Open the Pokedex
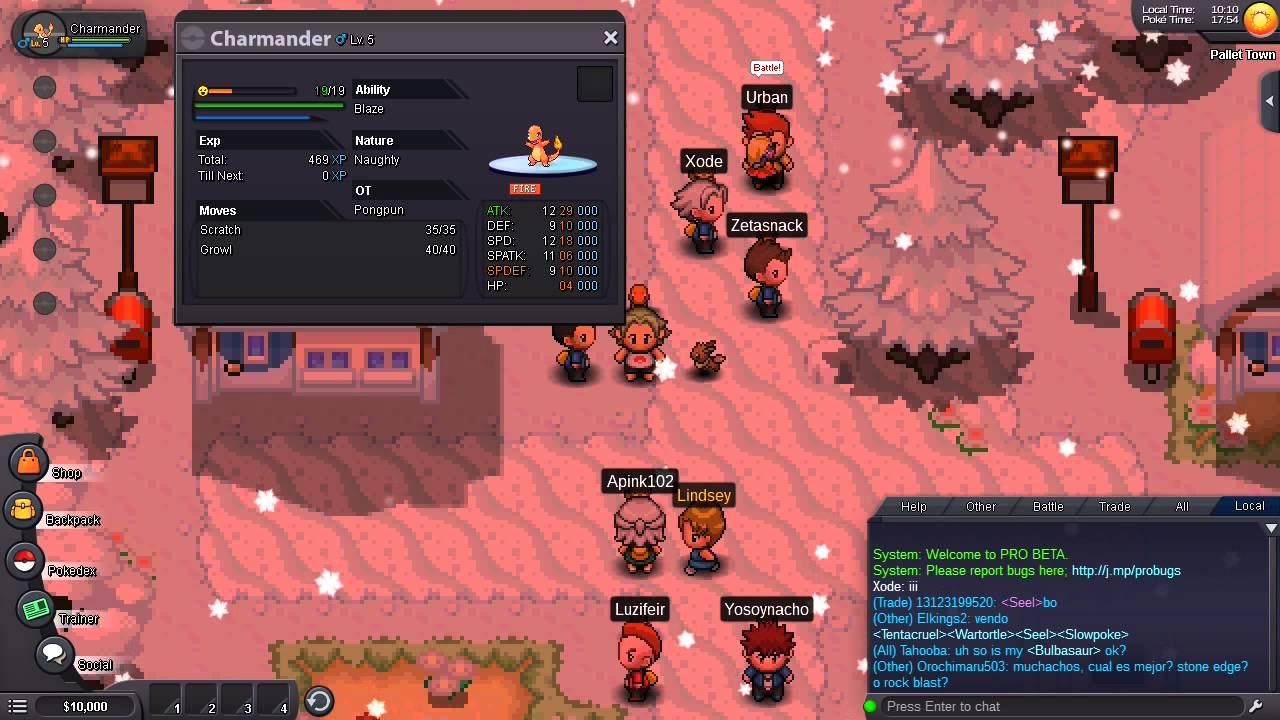 pos(25,560)
